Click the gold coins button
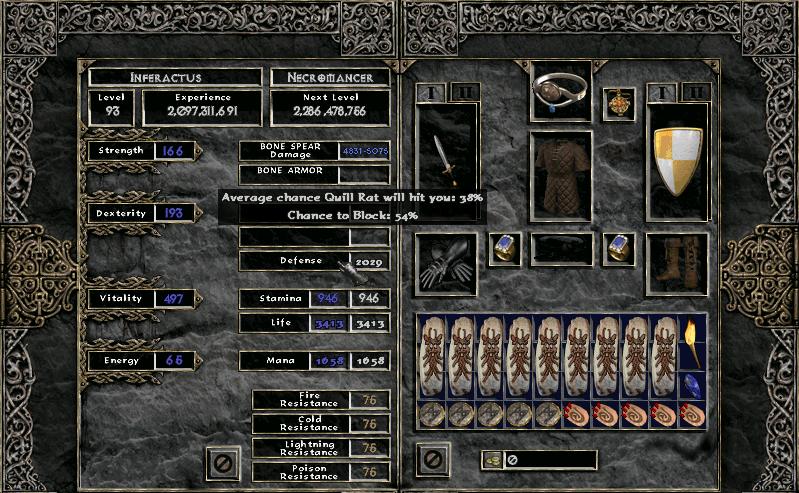799x493 pixels. click(492, 460)
